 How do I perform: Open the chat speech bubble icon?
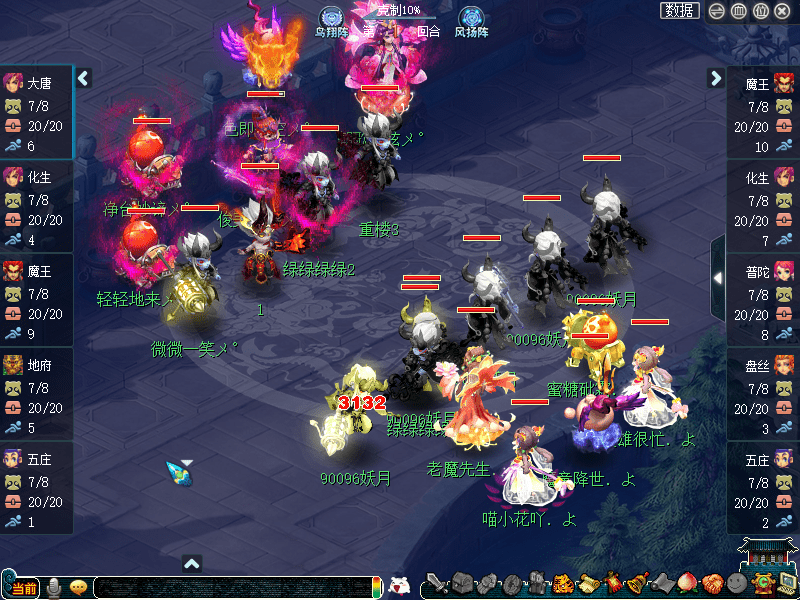point(77,587)
